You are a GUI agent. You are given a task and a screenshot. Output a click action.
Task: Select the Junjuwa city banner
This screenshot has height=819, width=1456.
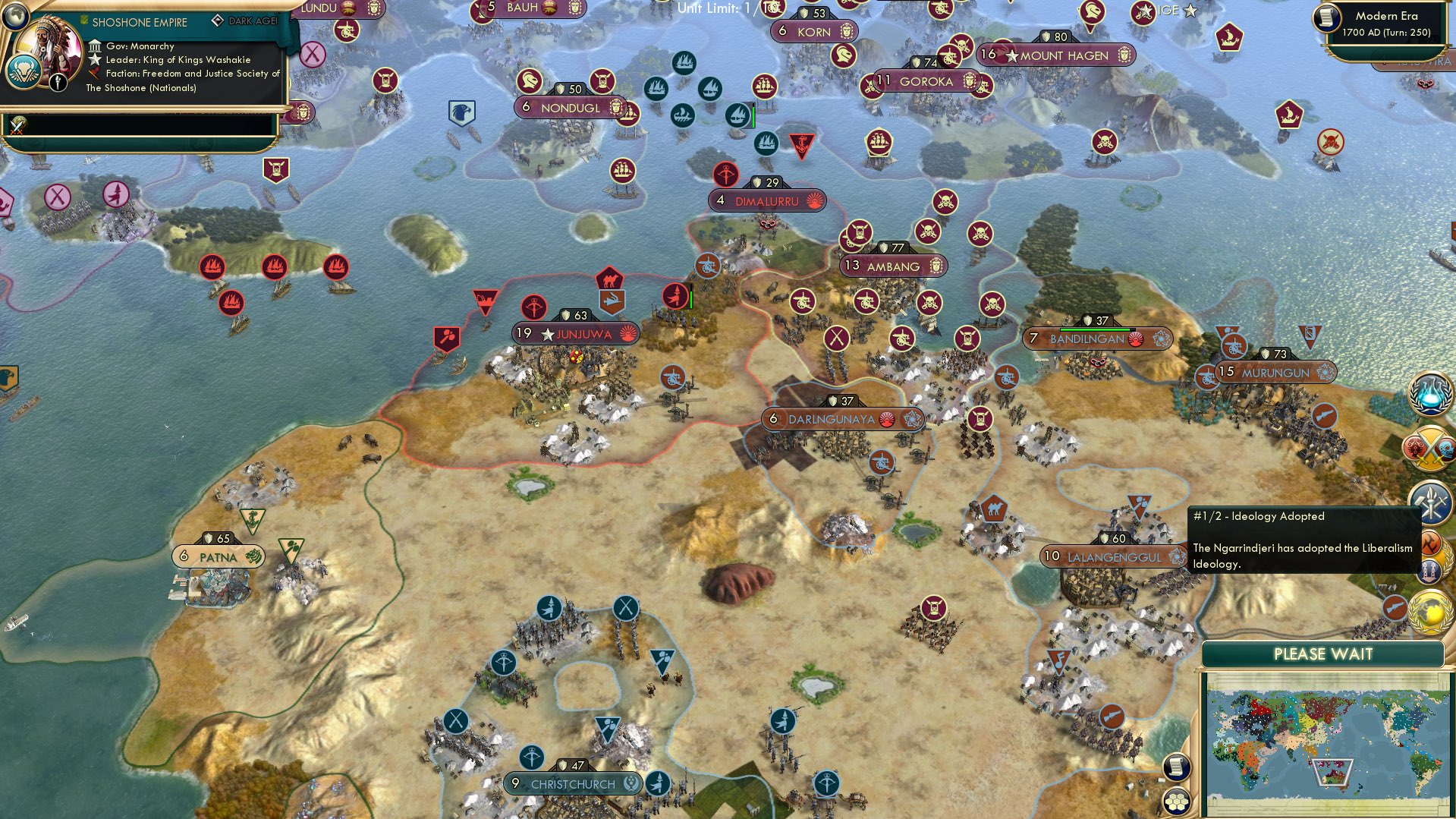(x=576, y=334)
